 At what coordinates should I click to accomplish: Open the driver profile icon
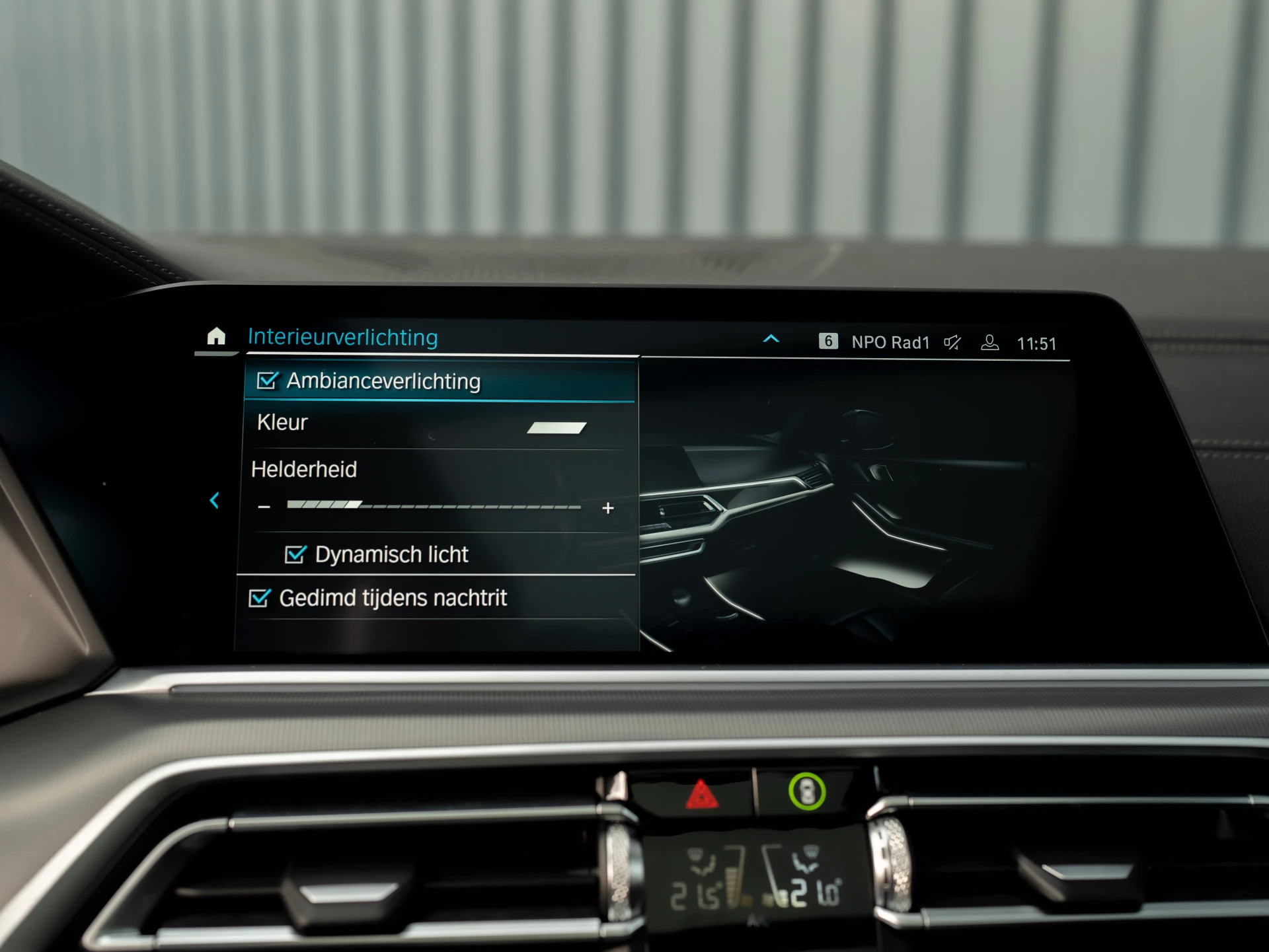pos(989,343)
